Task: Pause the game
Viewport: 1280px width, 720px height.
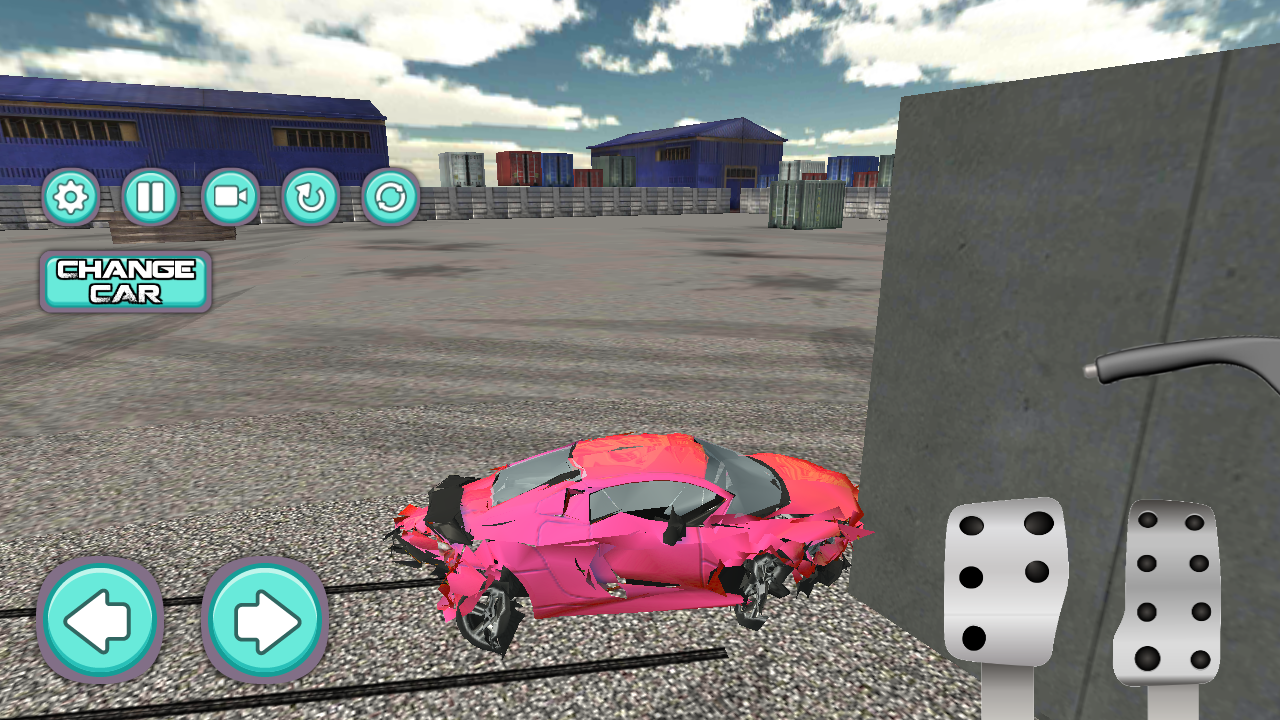Action: point(150,197)
